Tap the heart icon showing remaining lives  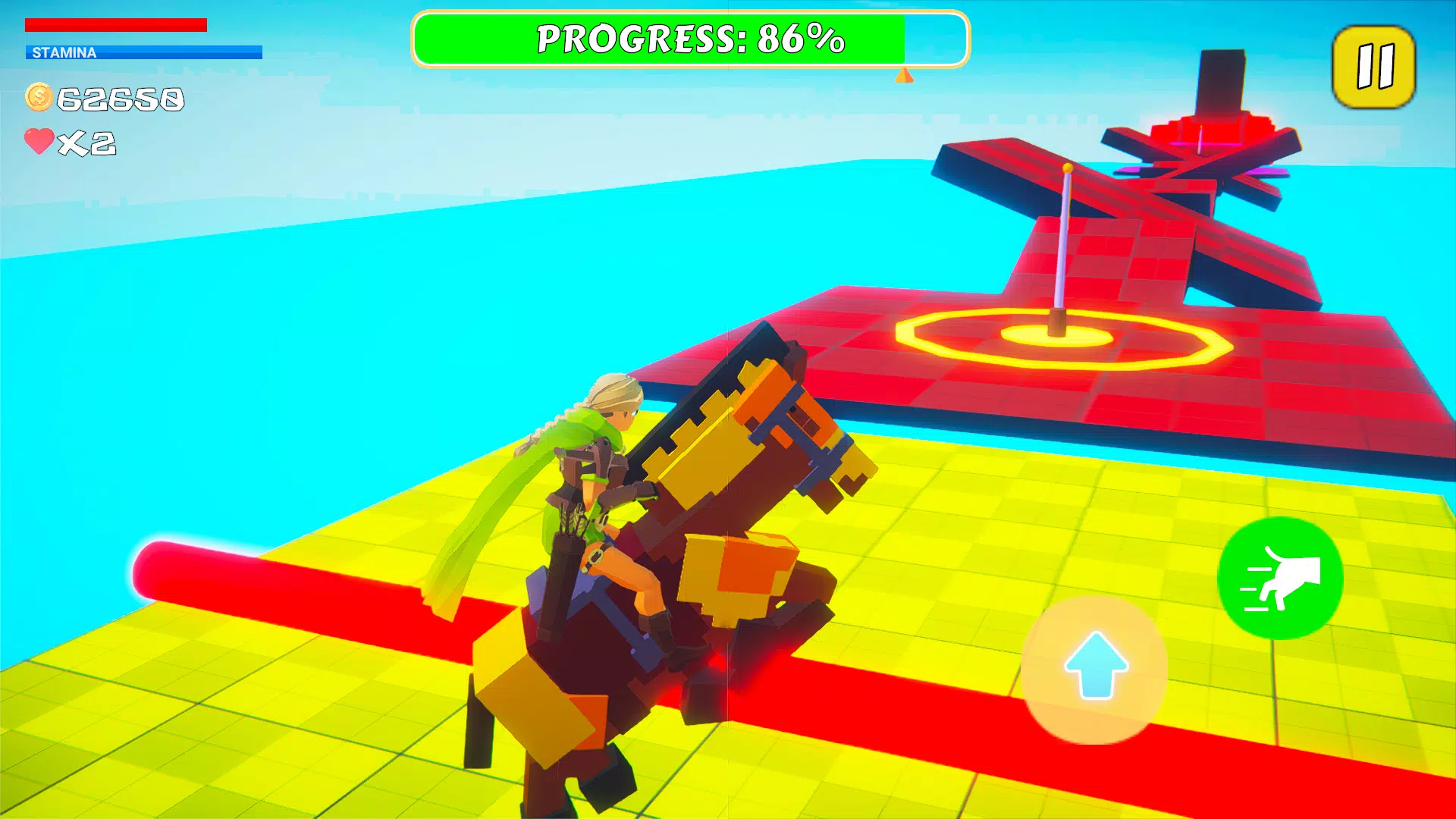pyautogui.click(x=40, y=140)
